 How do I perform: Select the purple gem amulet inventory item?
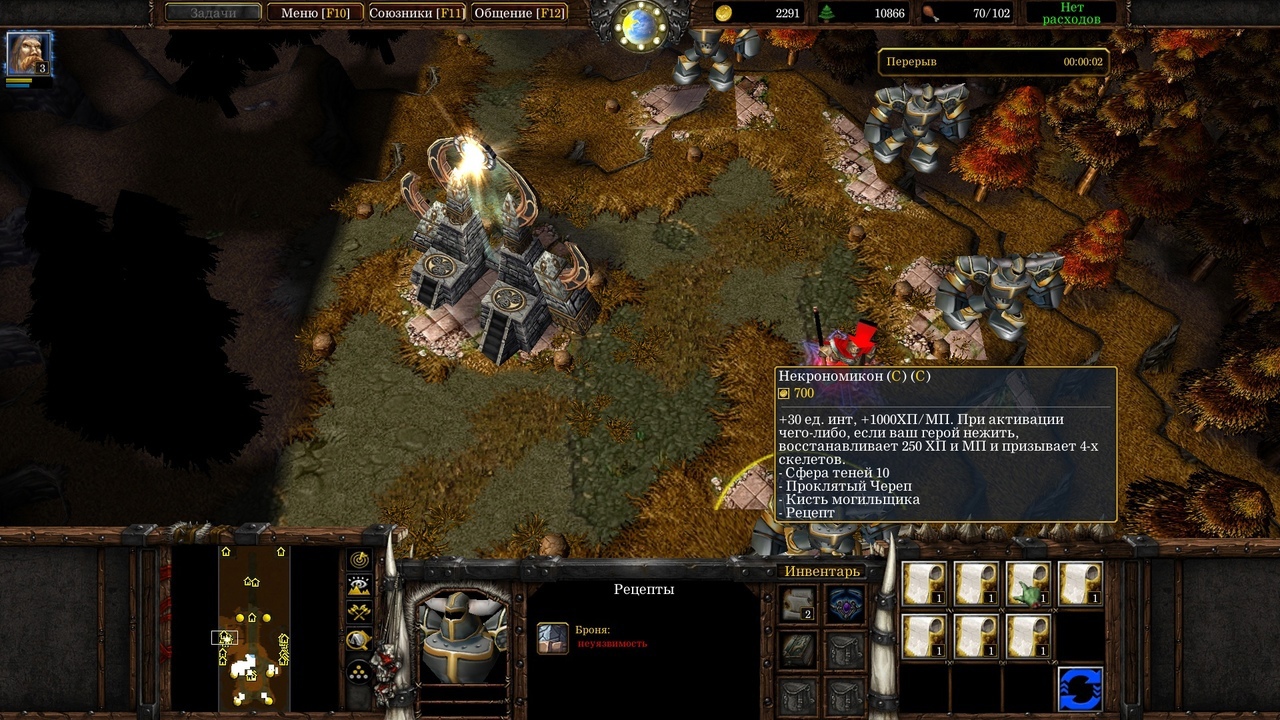pos(845,604)
